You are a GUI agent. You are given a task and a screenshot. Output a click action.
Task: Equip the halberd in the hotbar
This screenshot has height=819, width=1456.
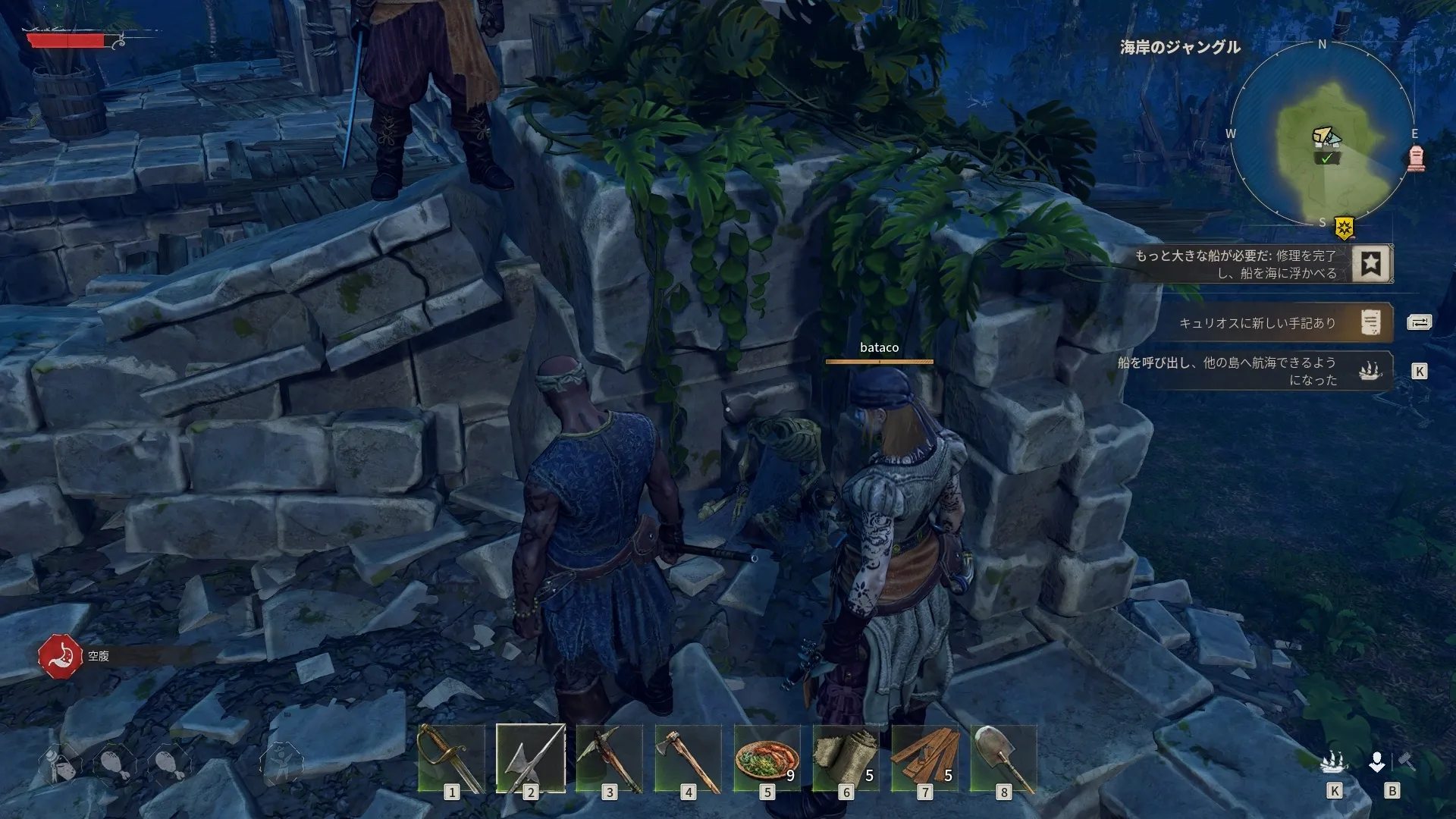[x=530, y=758]
